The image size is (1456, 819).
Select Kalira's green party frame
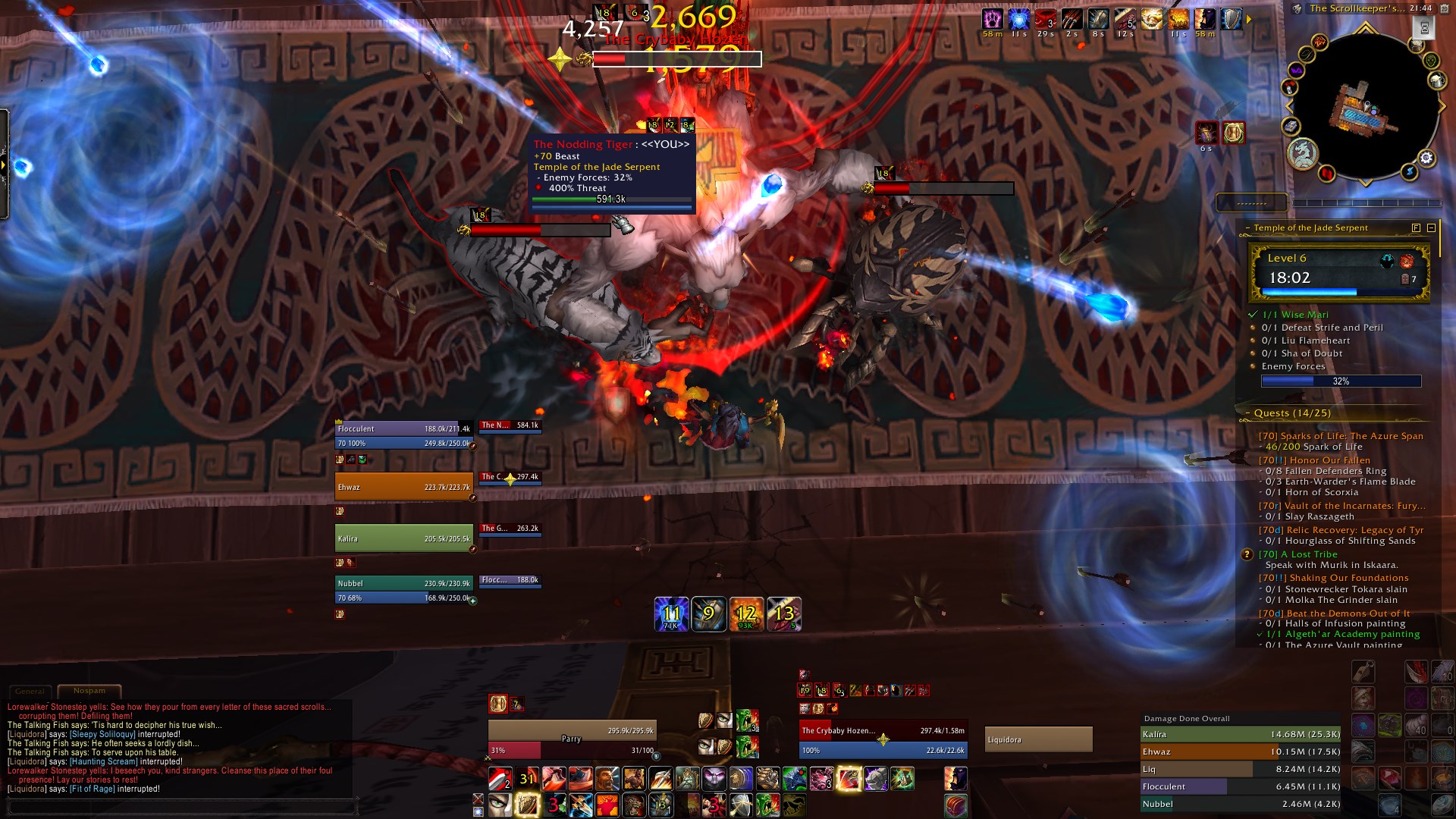[x=403, y=538]
